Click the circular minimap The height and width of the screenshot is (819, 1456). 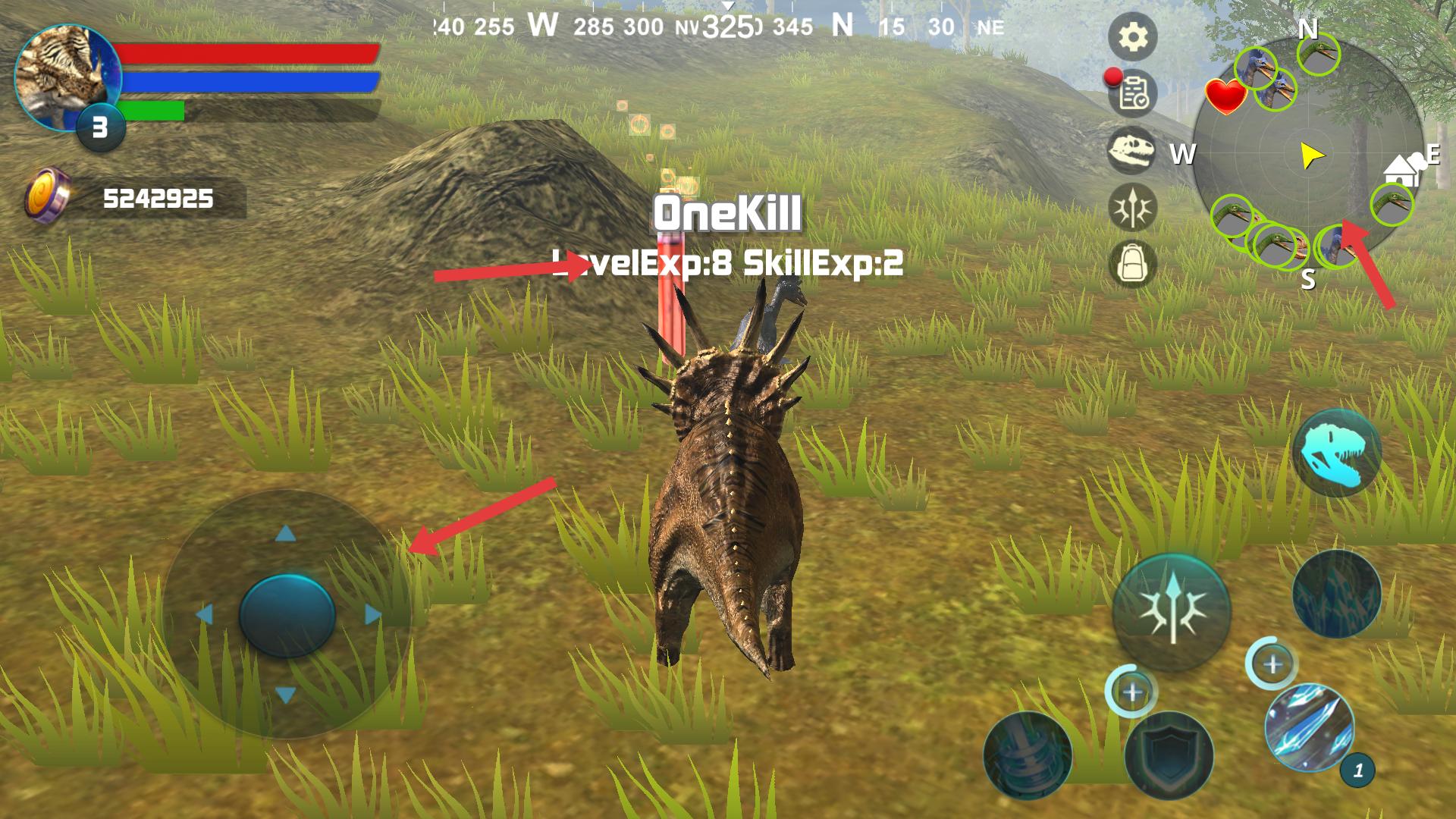coord(1307,155)
